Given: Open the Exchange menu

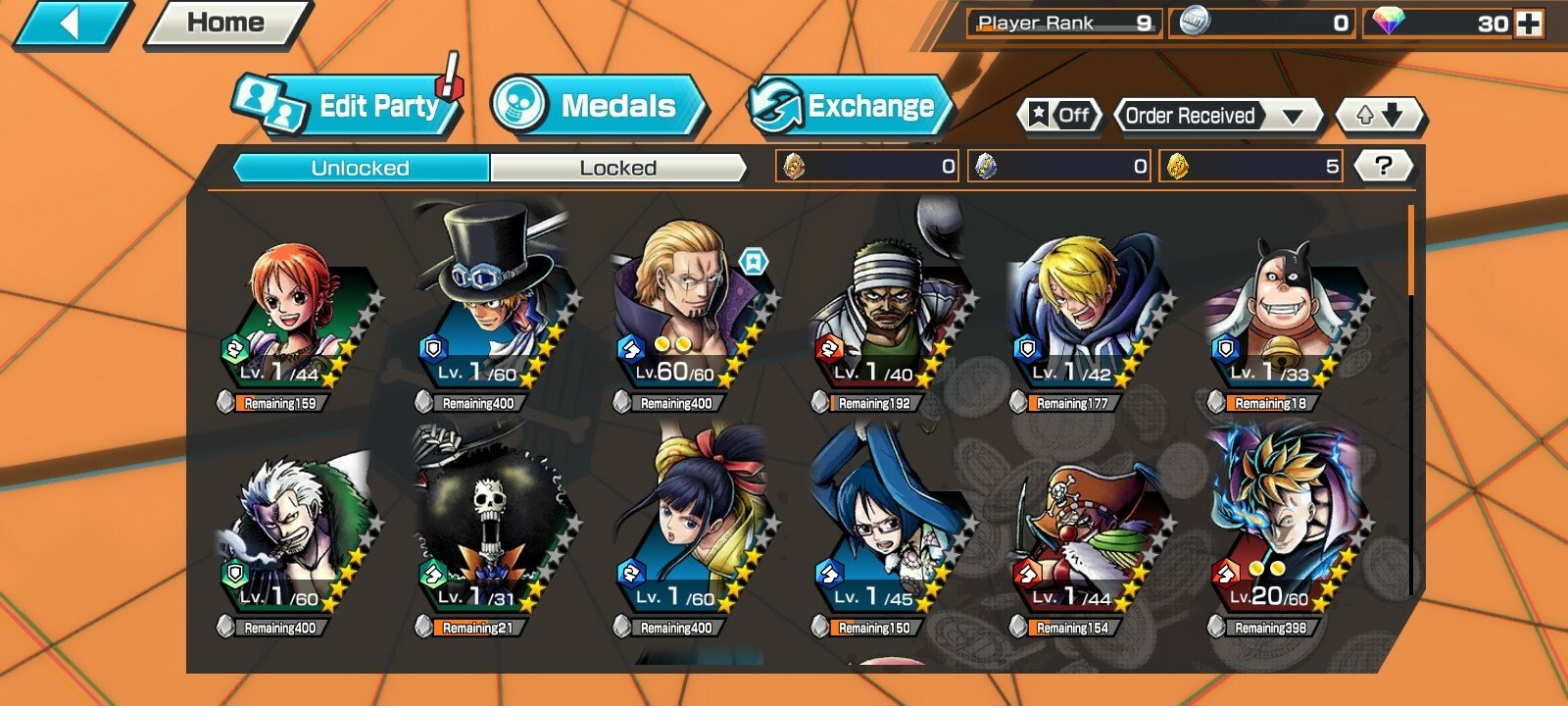Looking at the screenshot, I should pos(849,106).
